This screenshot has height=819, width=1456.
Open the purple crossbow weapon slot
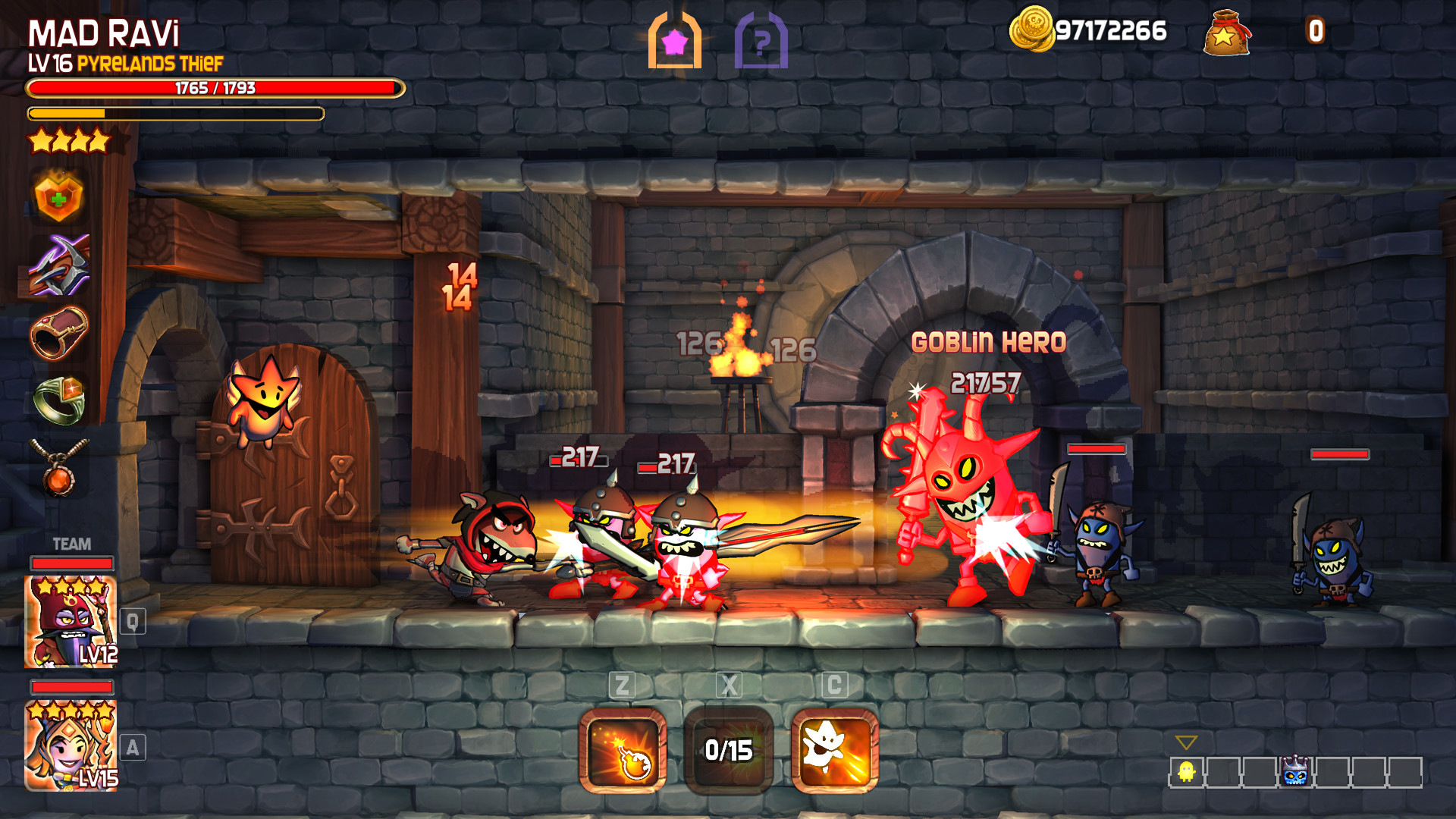pos(59,265)
